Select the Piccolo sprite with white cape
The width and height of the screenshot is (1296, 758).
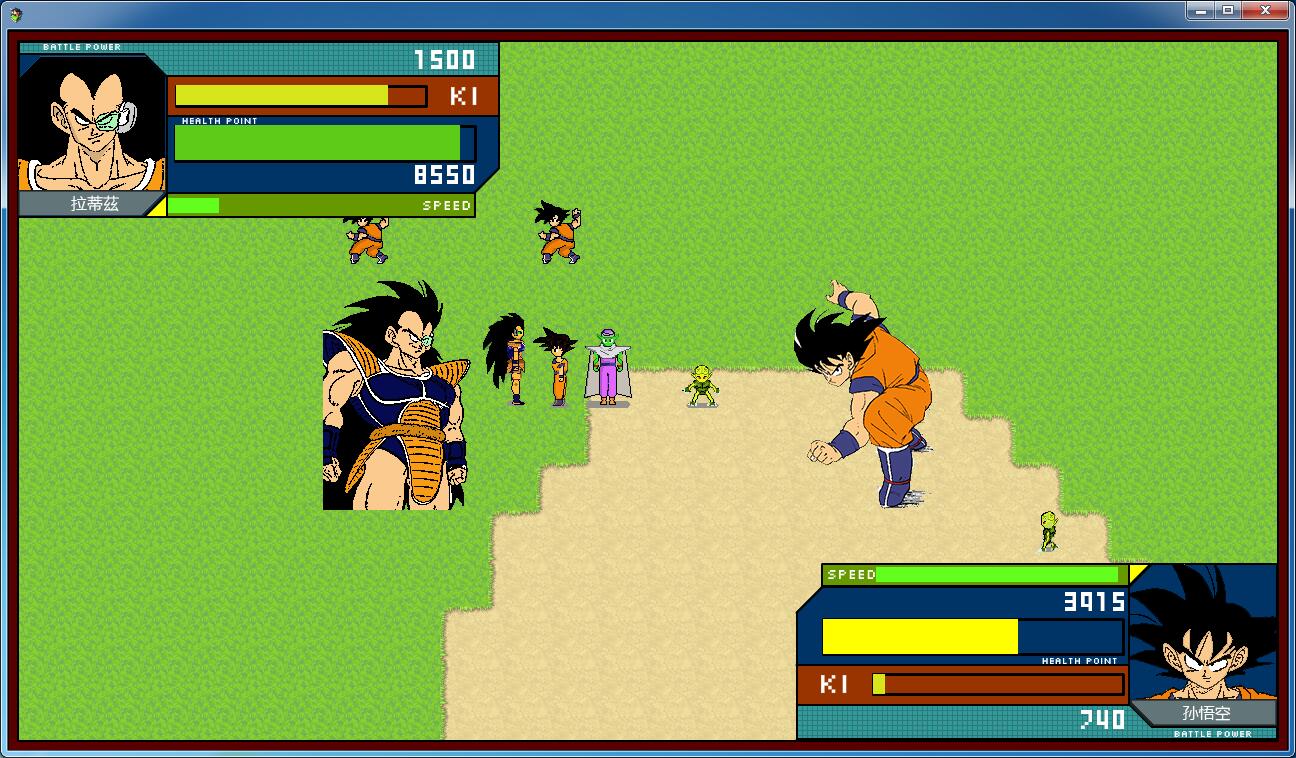tap(607, 365)
